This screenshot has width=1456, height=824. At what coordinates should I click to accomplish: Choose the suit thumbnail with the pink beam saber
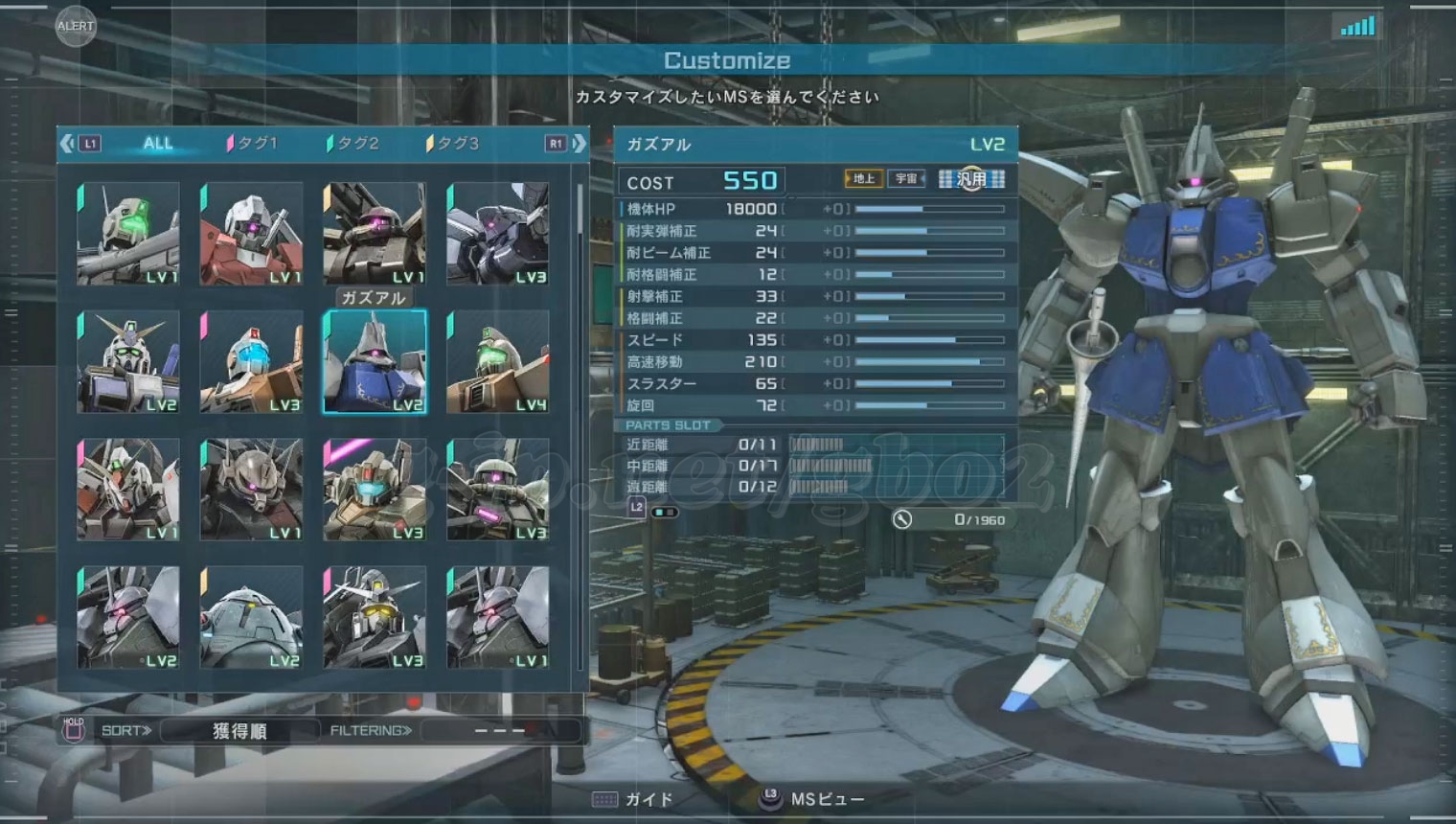(375, 490)
